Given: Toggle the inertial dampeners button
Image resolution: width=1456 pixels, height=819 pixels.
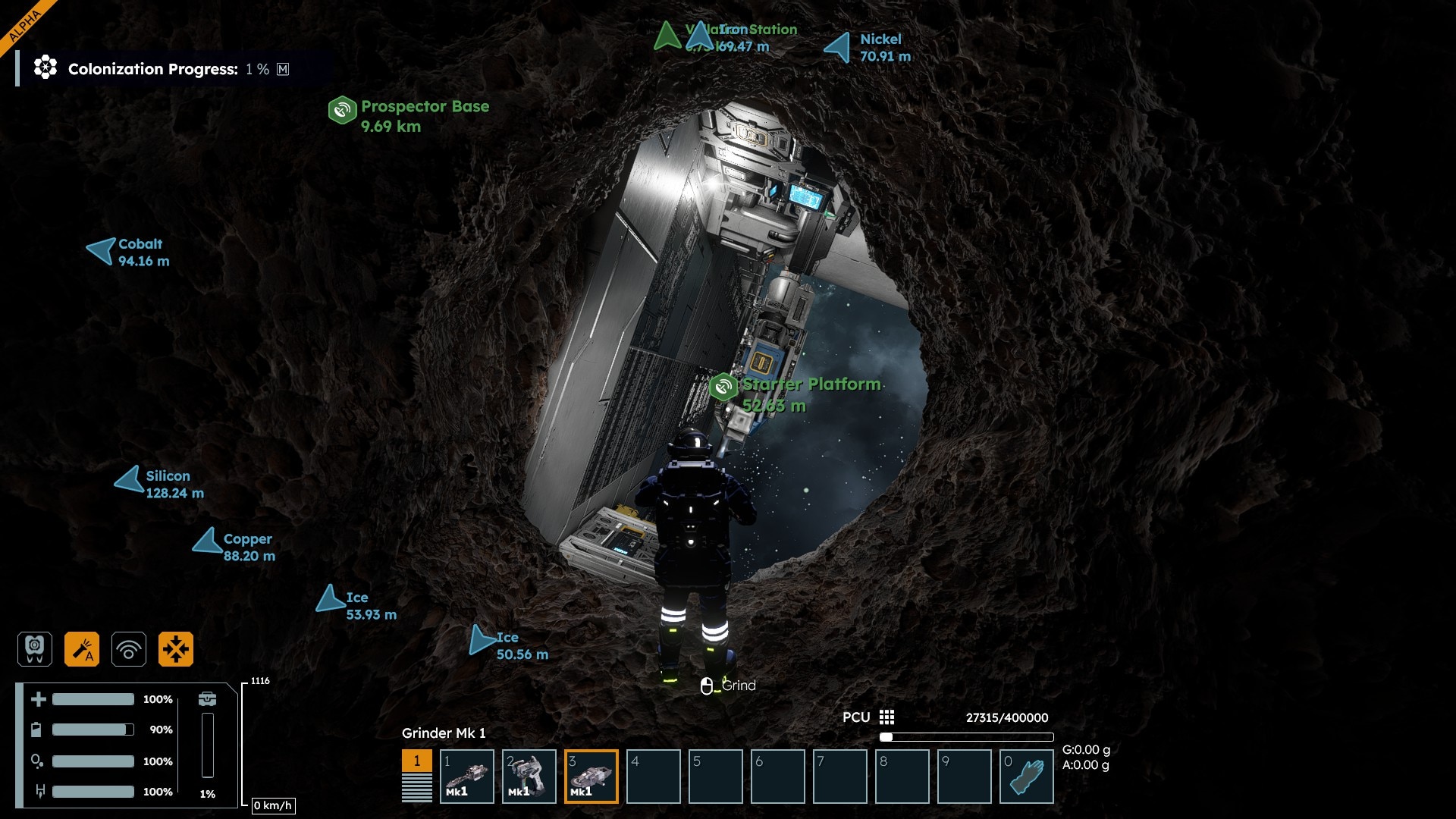Looking at the screenshot, I should [176, 648].
